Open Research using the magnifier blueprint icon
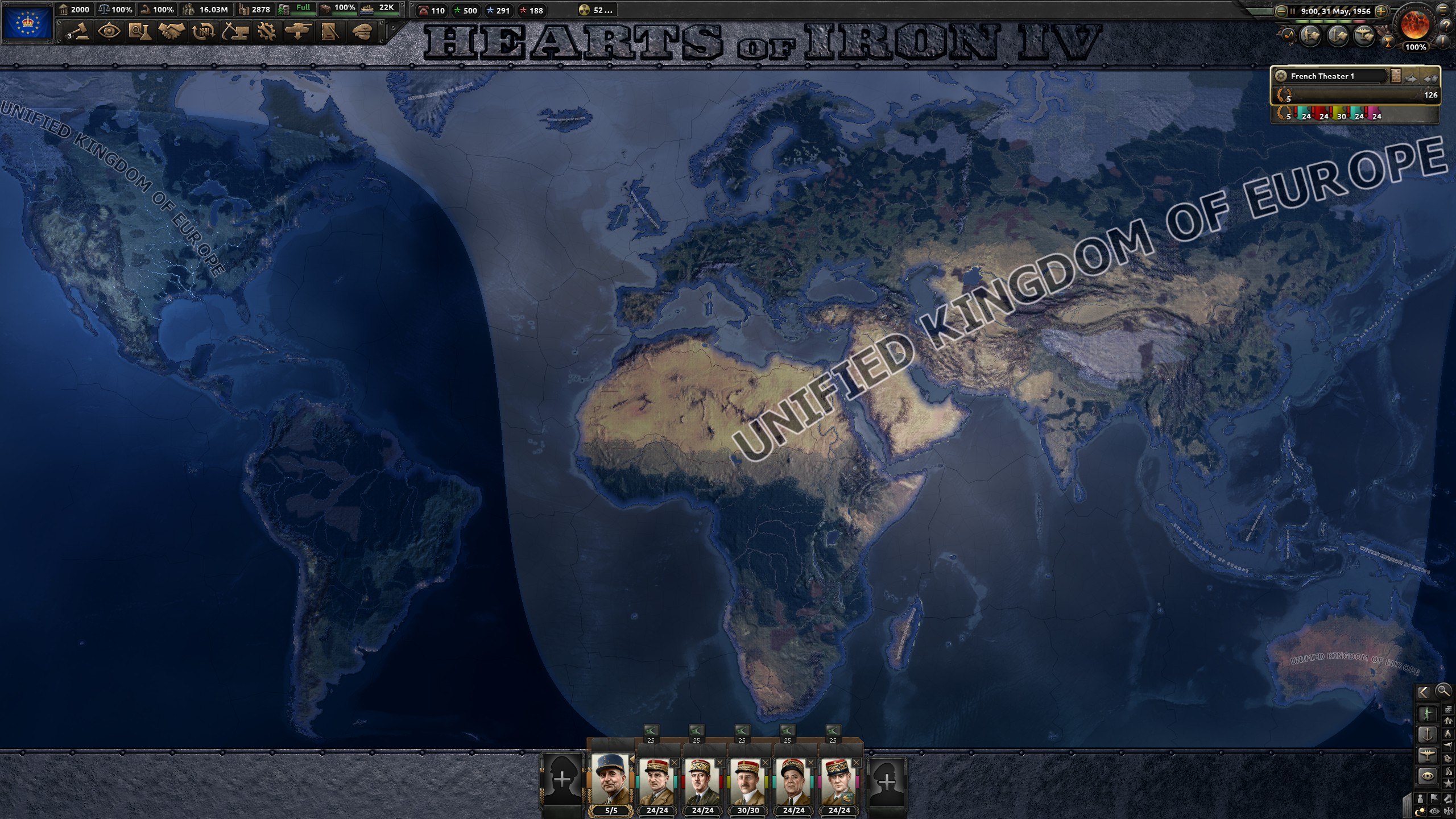This screenshot has width=1456, height=819. tap(140, 31)
